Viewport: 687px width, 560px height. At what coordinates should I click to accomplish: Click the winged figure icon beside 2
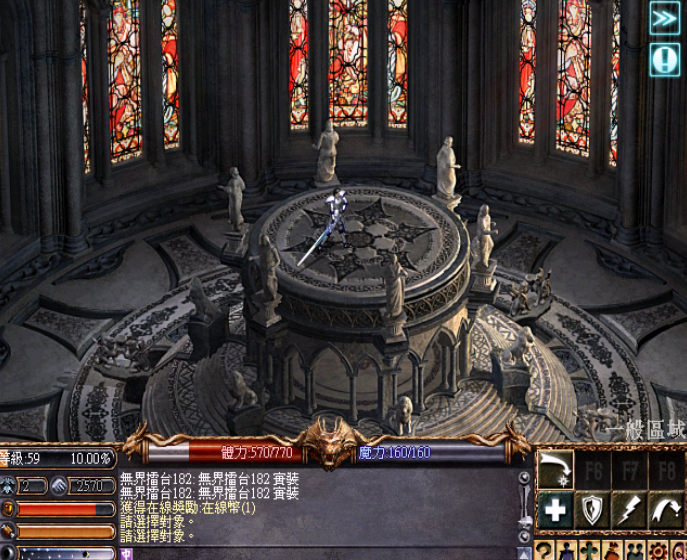pyautogui.click(x=8, y=486)
